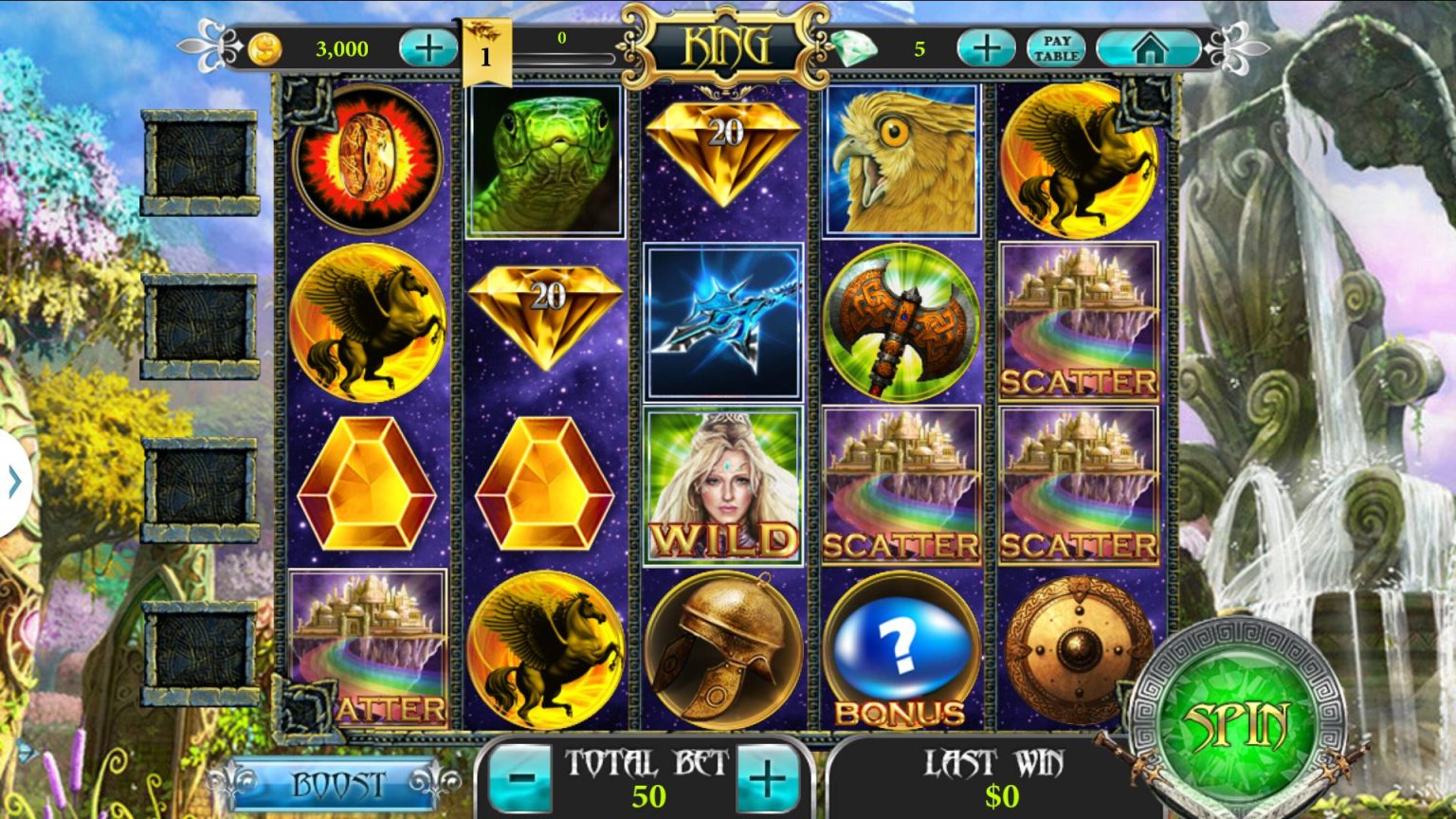Viewport: 1456px width, 819px height.
Task: Click the home icon in the top bar
Action: [1151, 45]
